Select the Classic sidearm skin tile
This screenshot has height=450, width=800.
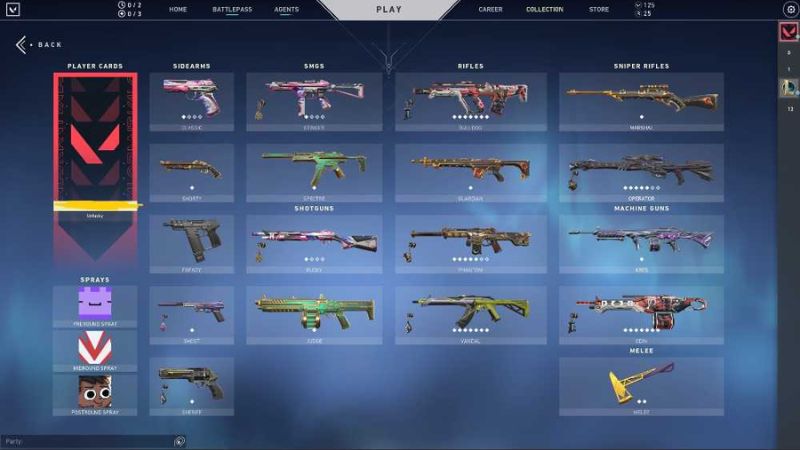pyautogui.click(x=192, y=102)
